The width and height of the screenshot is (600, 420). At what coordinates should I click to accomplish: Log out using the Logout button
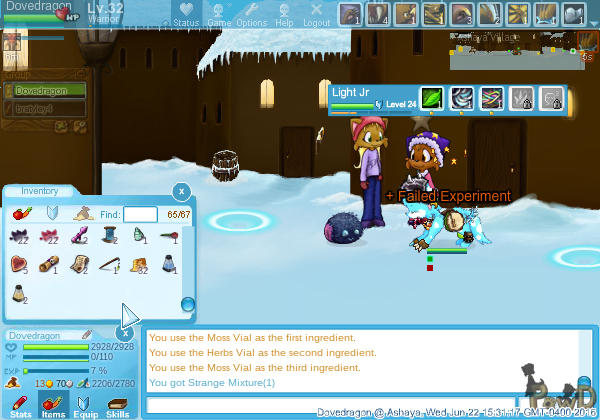(316, 15)
